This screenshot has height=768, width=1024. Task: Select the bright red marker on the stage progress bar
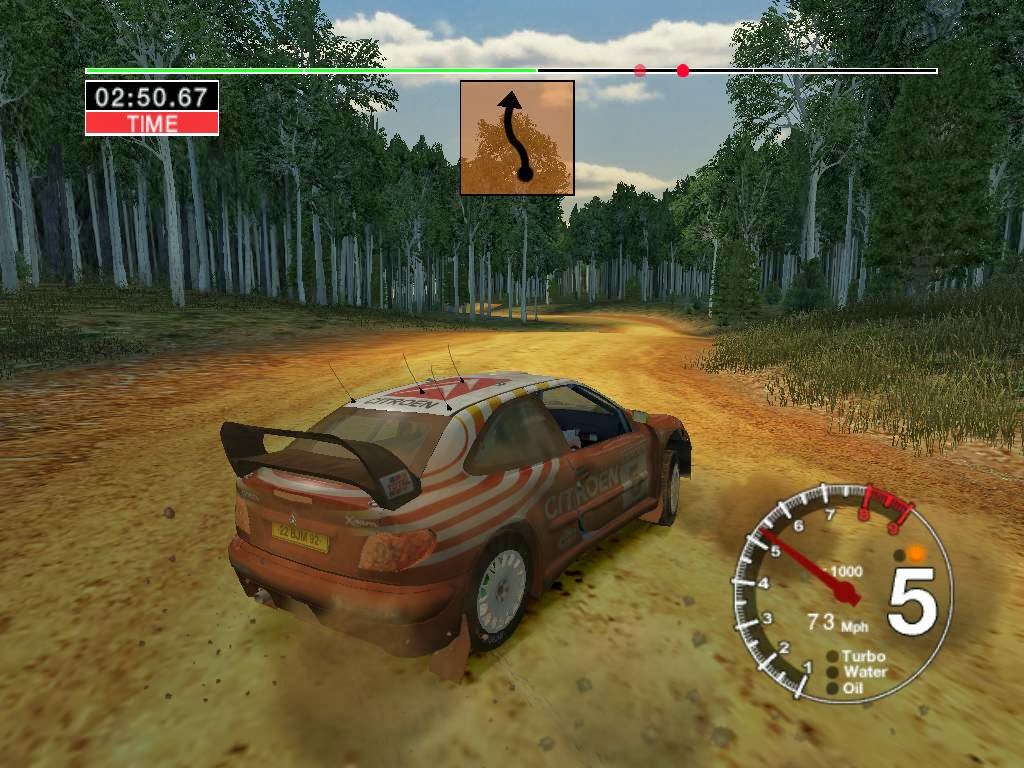683,71
